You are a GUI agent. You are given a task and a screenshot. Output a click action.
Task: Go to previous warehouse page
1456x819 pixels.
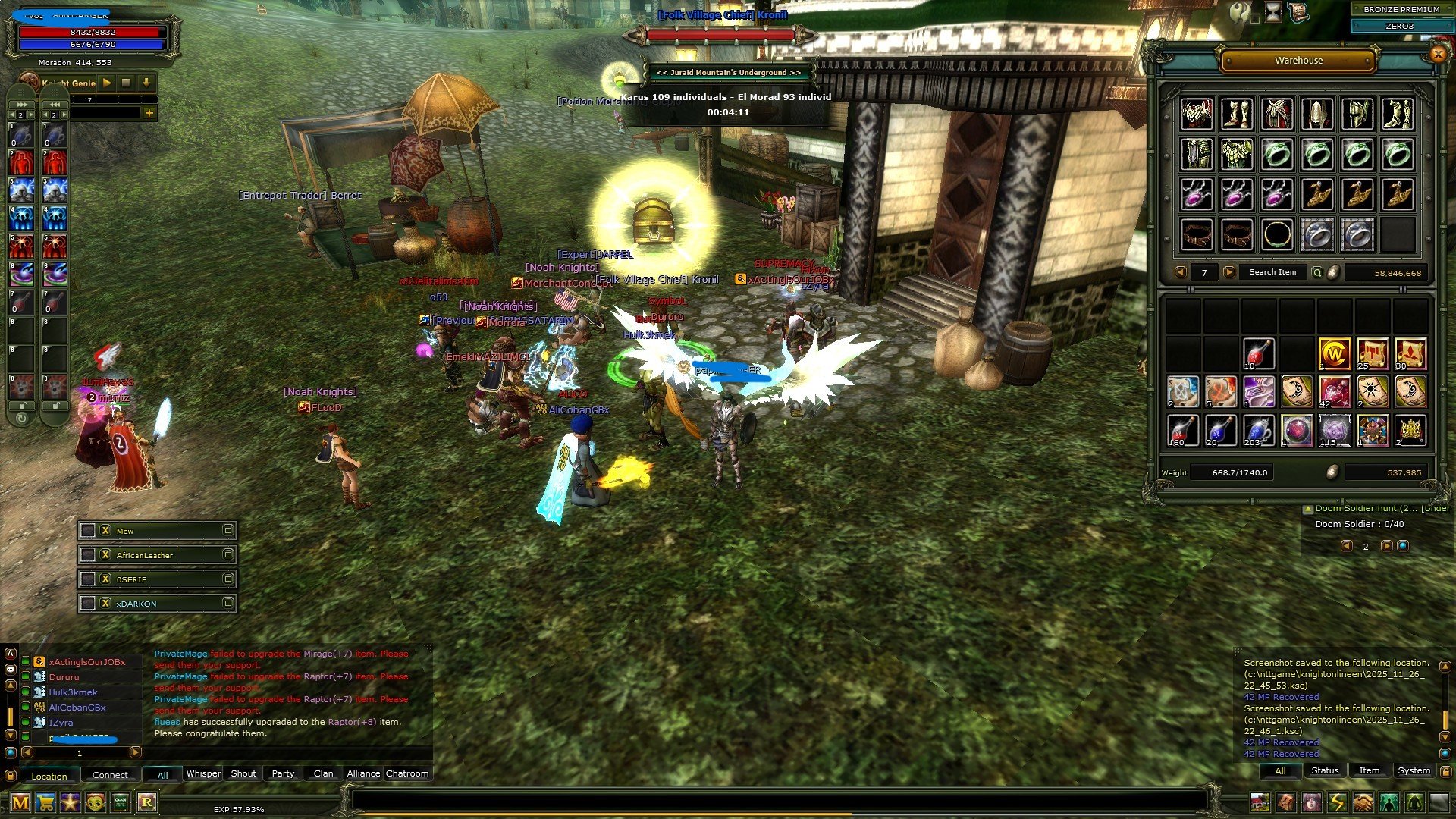1180,272
